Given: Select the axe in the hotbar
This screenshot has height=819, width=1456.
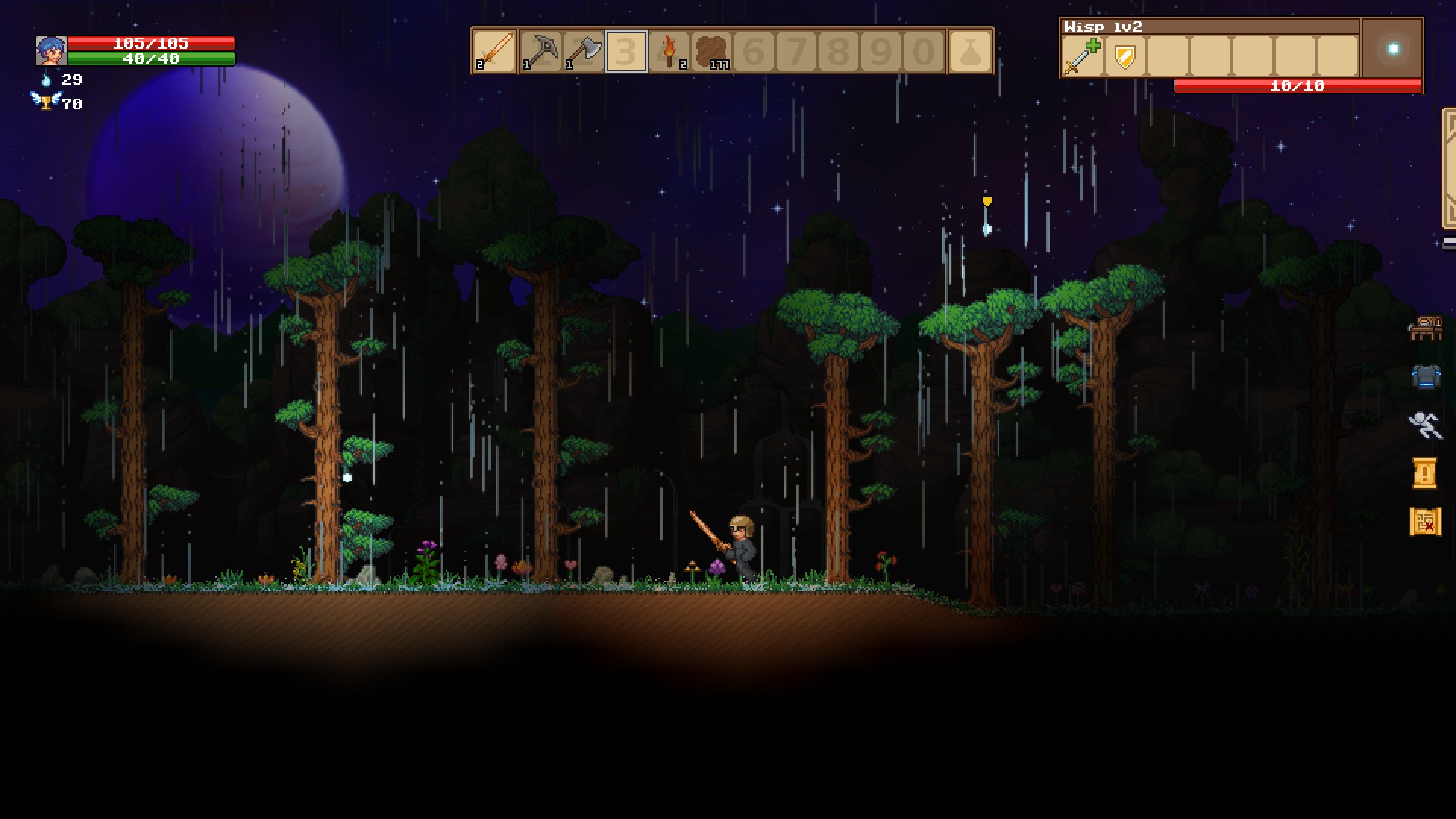Looking at the screenshot, I should point(582,52).
